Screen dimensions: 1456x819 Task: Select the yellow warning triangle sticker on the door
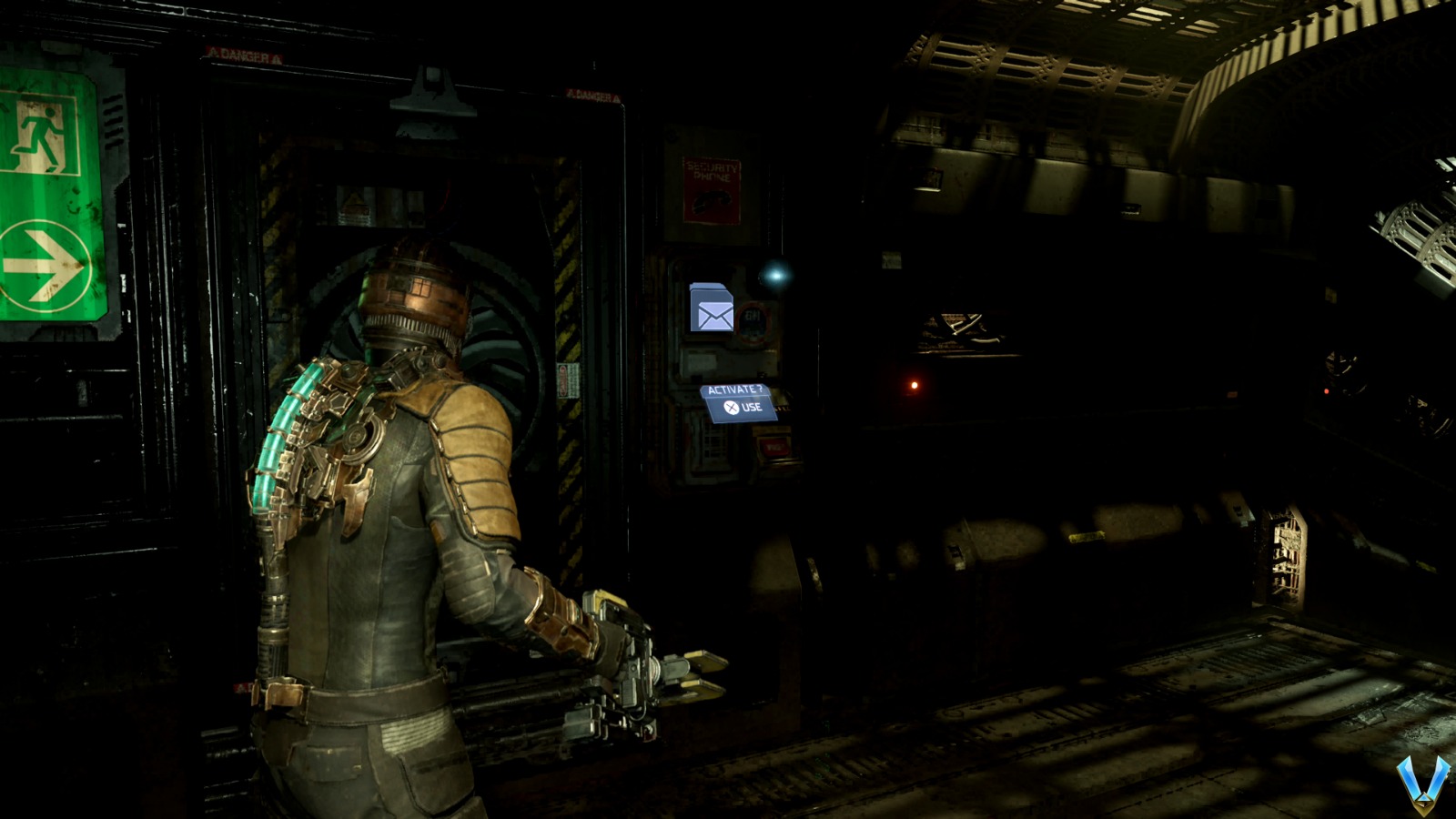pyautogui.click(x=353, y=197)
